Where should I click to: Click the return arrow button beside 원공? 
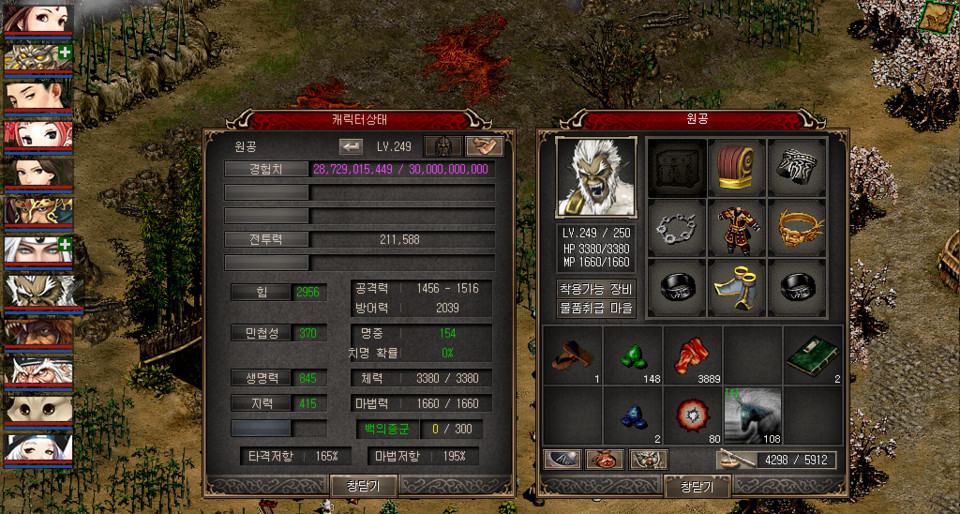[351, 146]
